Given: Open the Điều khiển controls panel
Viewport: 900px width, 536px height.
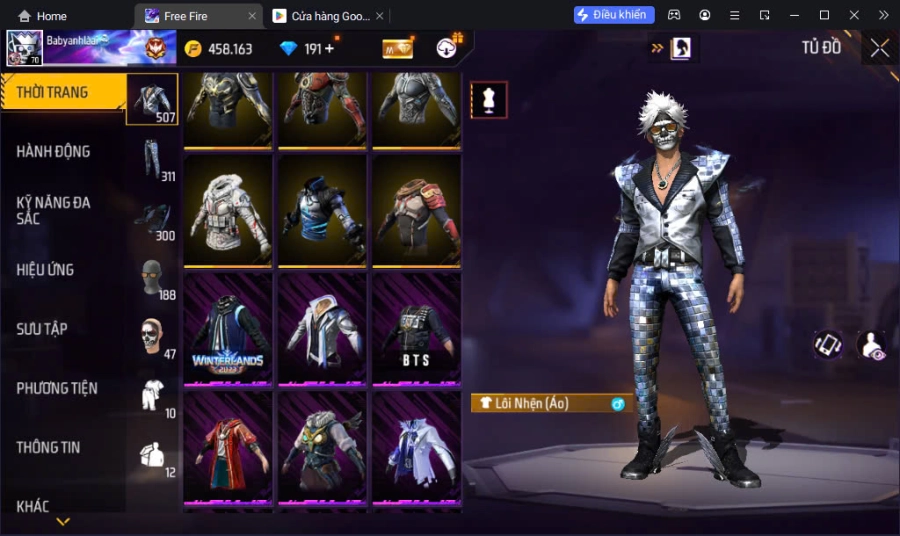Looking at the screenshot, I should coord(614,15).
